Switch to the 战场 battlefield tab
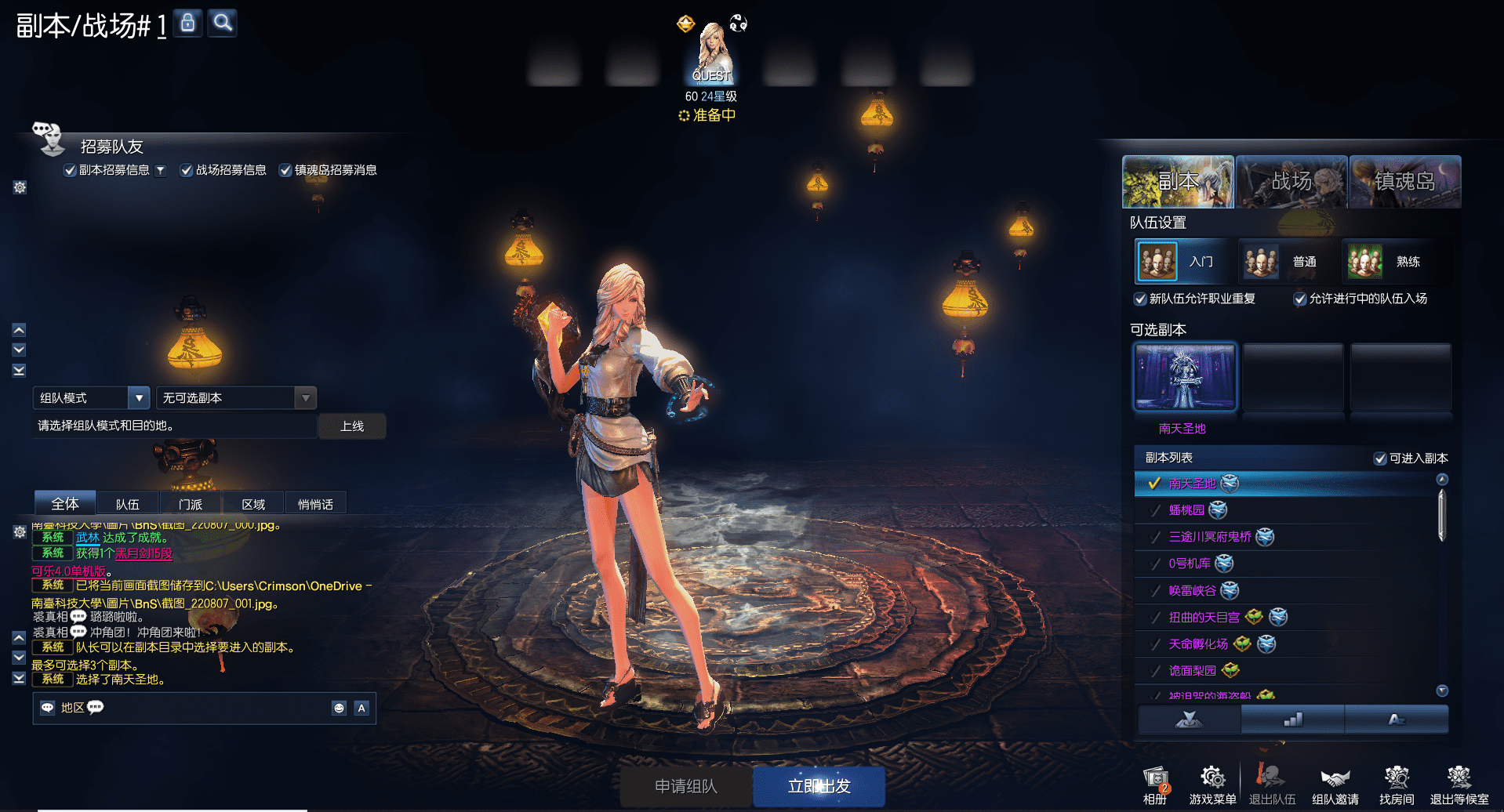Viewport: 1504px width, 812px height. click(x=1291, y=182)
